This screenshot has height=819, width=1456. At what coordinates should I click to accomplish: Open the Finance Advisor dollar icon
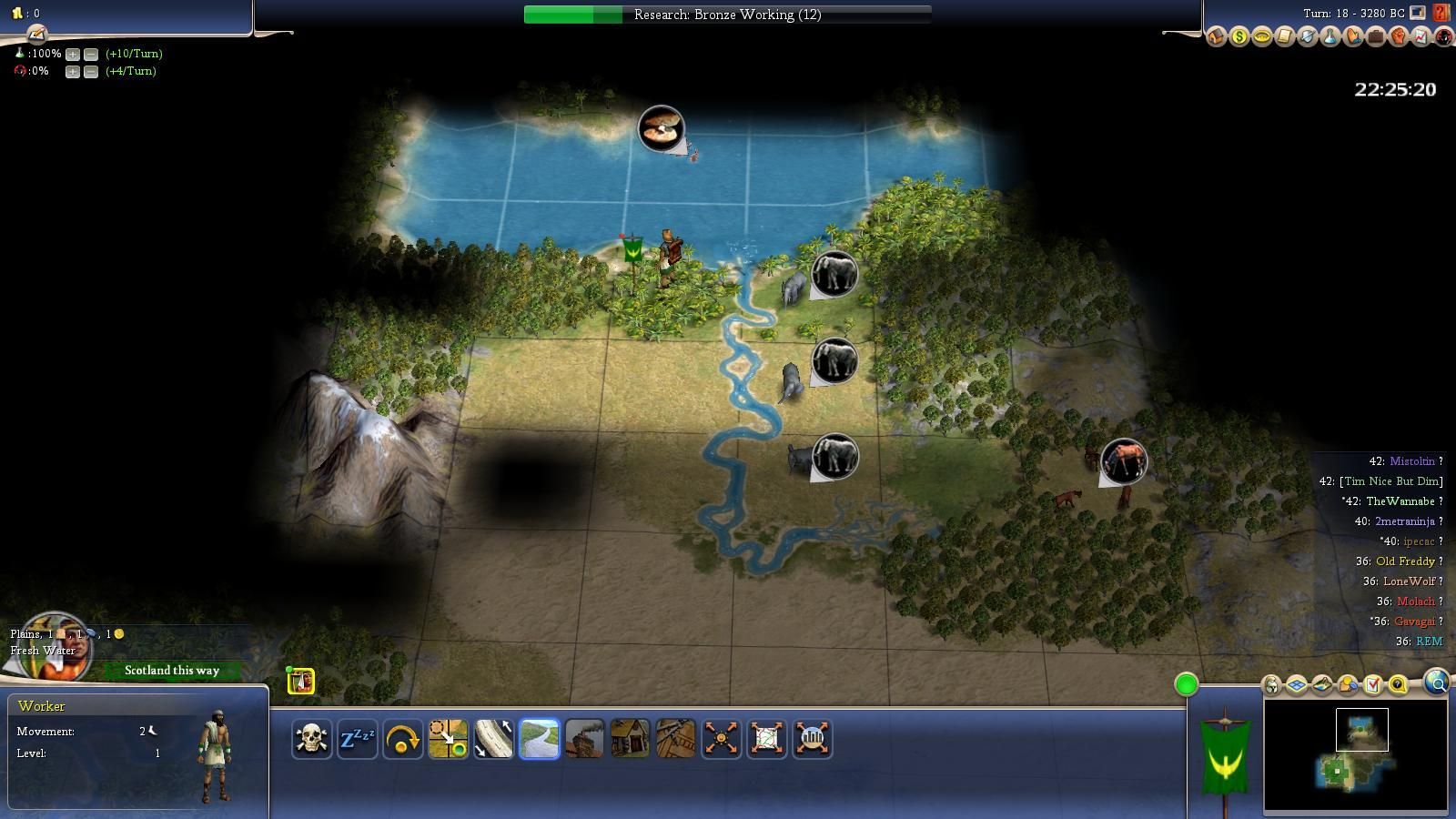(1239, 37)
